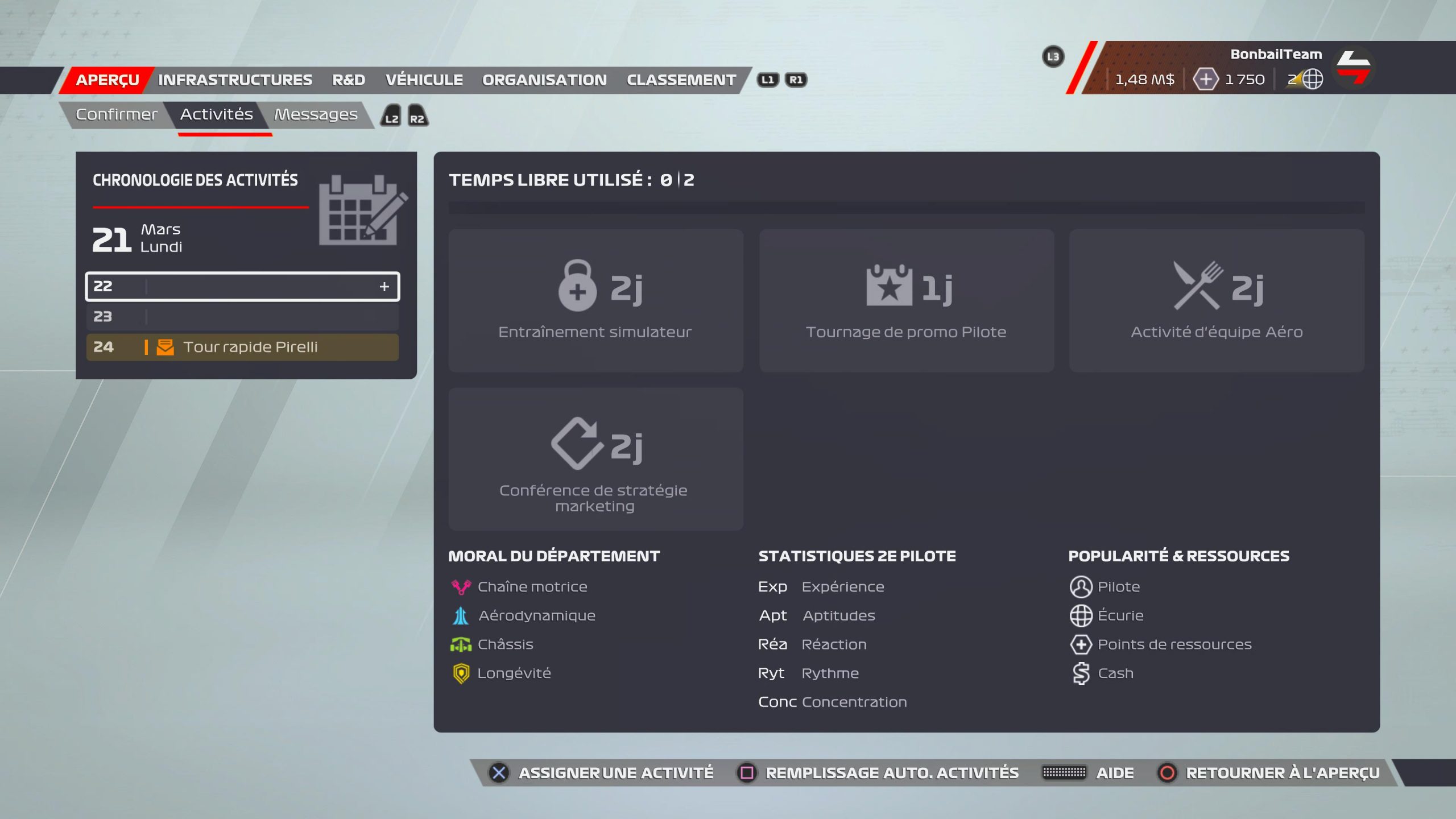Viewport: 1456px width, 819px height.
Task: Open the AIDE help option
Action: [x=1114, y=773]
